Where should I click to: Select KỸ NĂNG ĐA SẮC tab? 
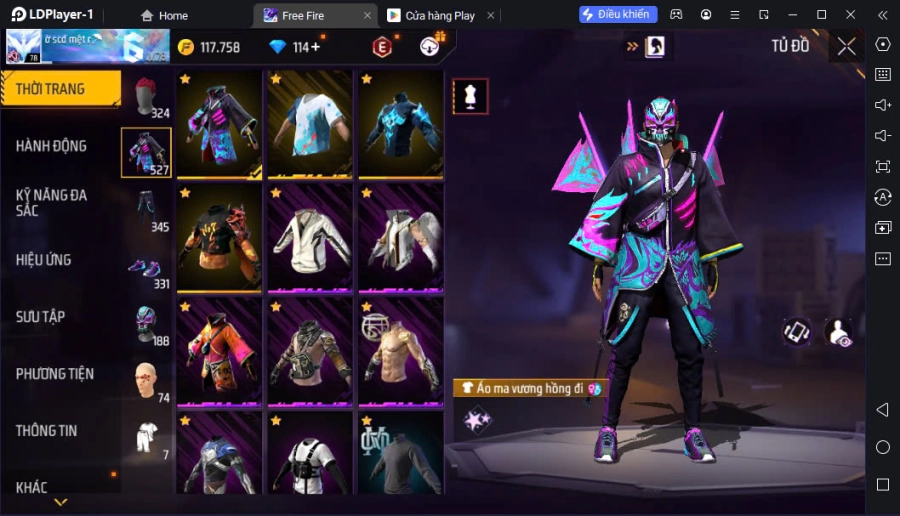[52, 203]
